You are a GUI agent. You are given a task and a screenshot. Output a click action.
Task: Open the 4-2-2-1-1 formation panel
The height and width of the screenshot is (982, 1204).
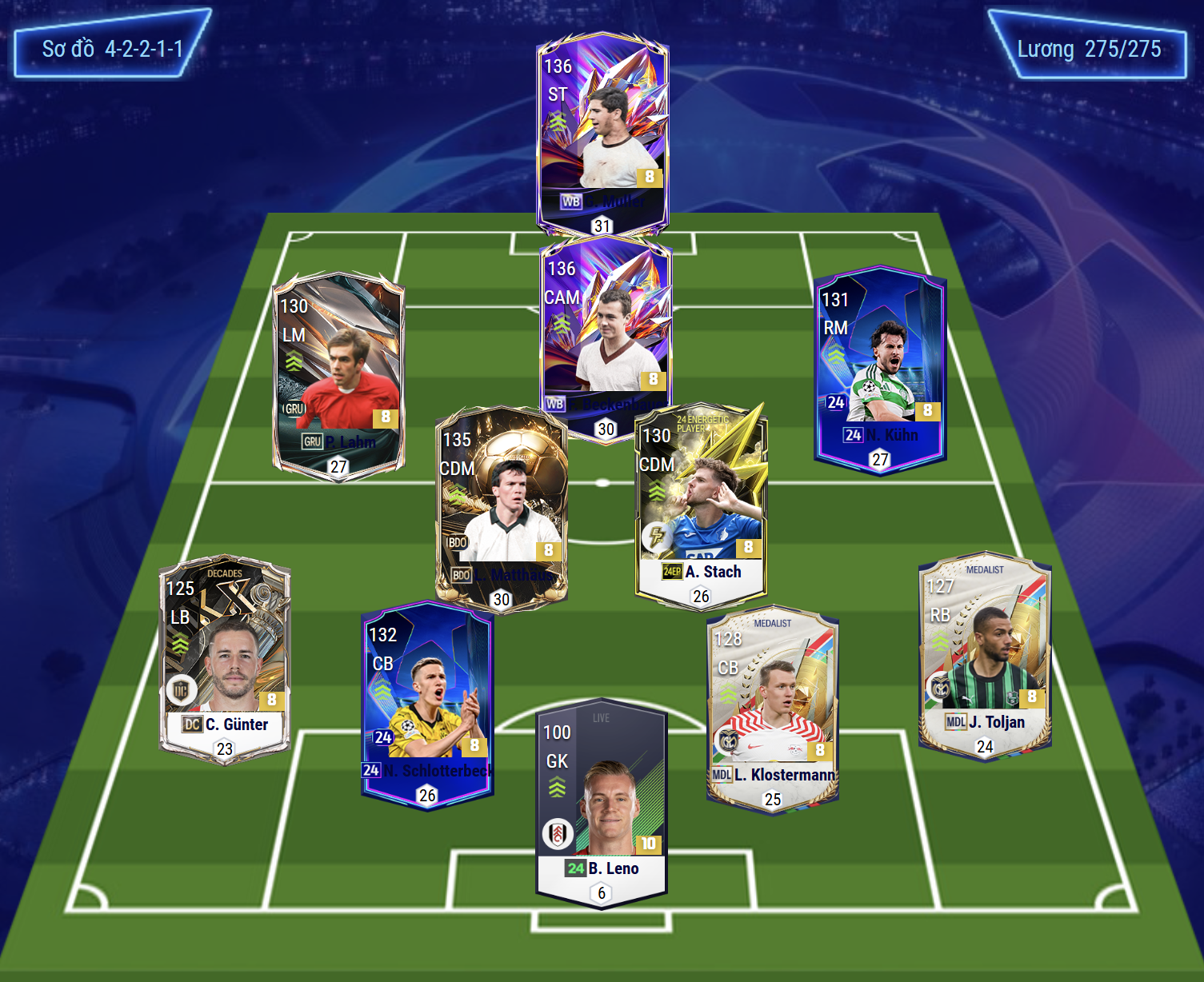tap(112, 49)
